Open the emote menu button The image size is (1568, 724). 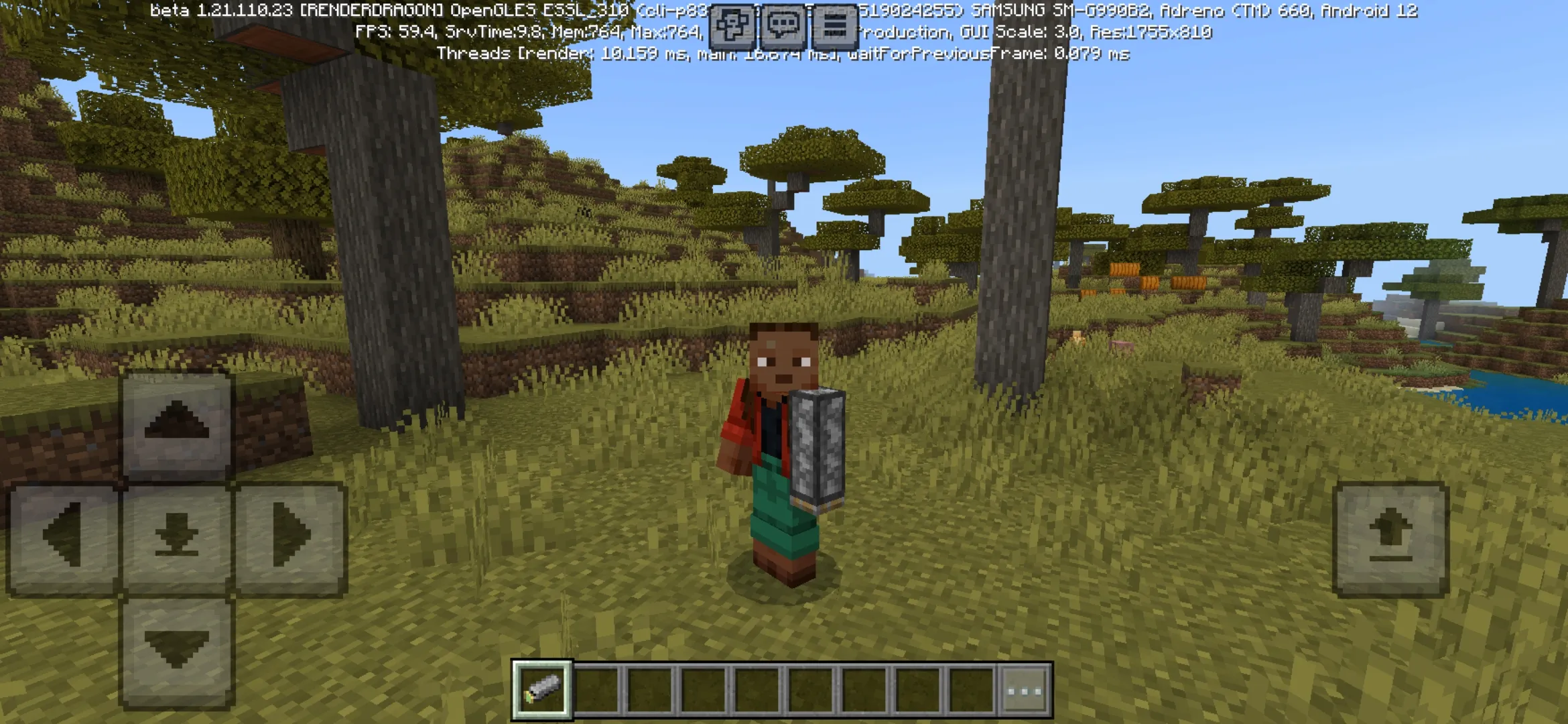coord(731,27)
